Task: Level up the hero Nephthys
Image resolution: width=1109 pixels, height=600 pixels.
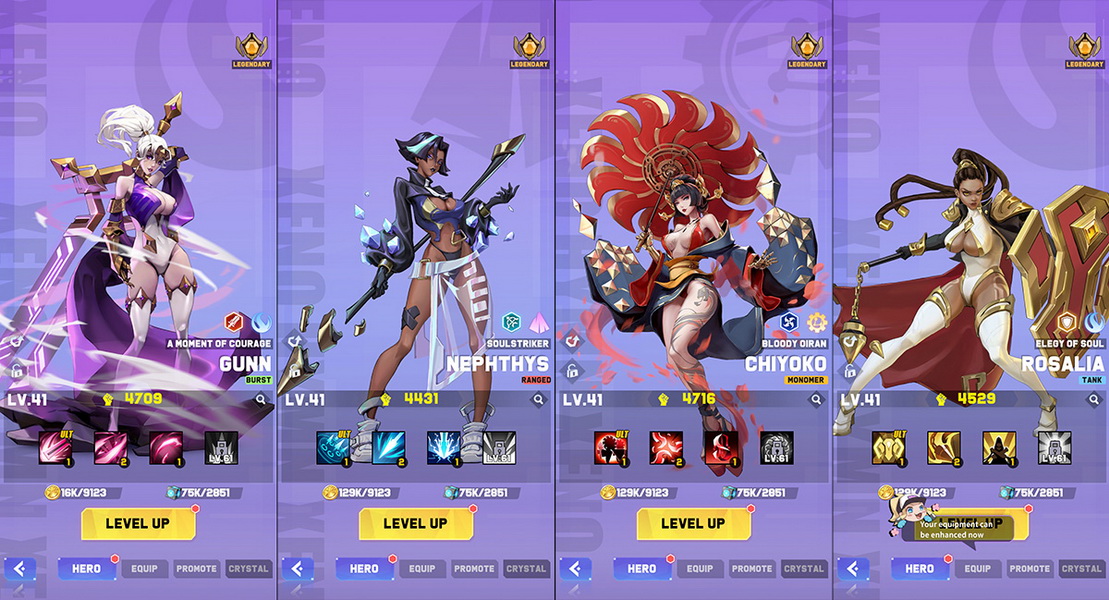Action: pos(415,523)
